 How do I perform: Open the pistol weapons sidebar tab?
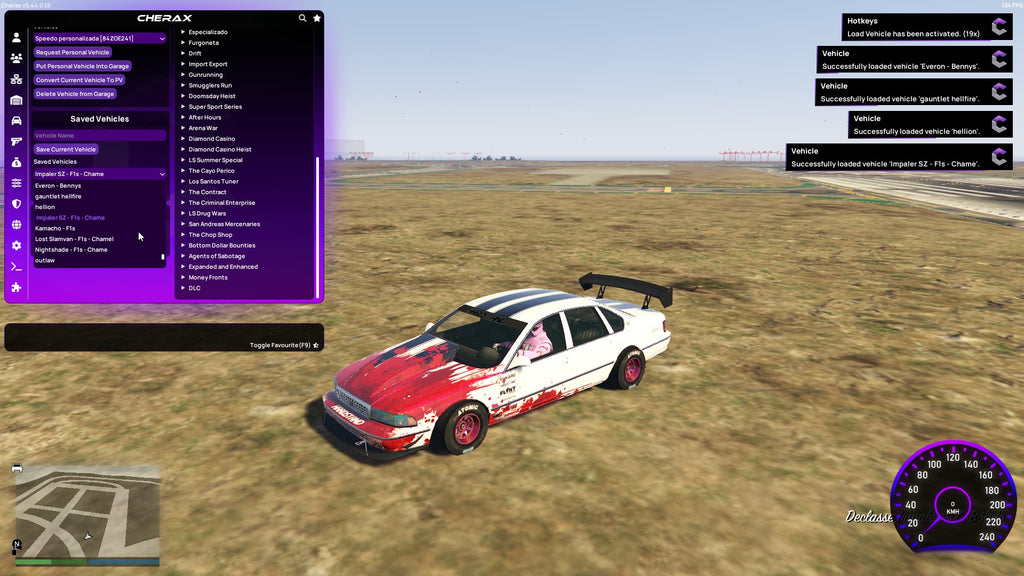[16, 141]
